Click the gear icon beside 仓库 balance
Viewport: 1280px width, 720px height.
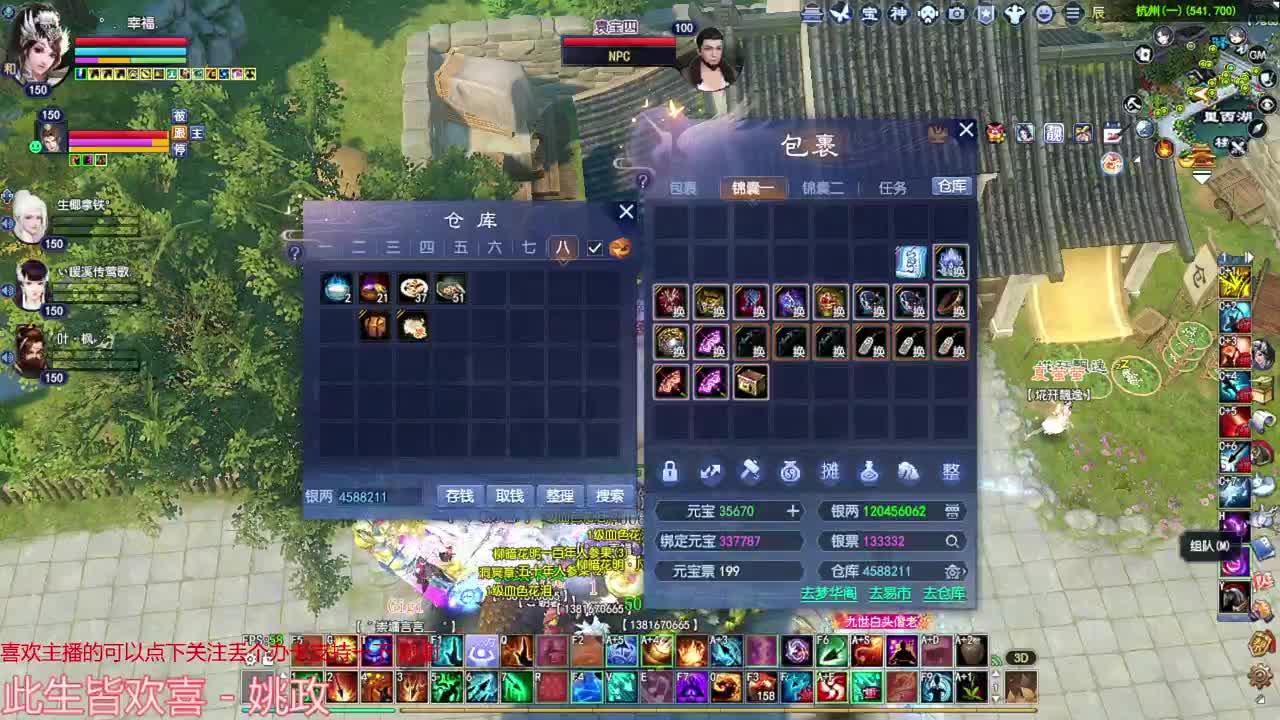[952, 568]
